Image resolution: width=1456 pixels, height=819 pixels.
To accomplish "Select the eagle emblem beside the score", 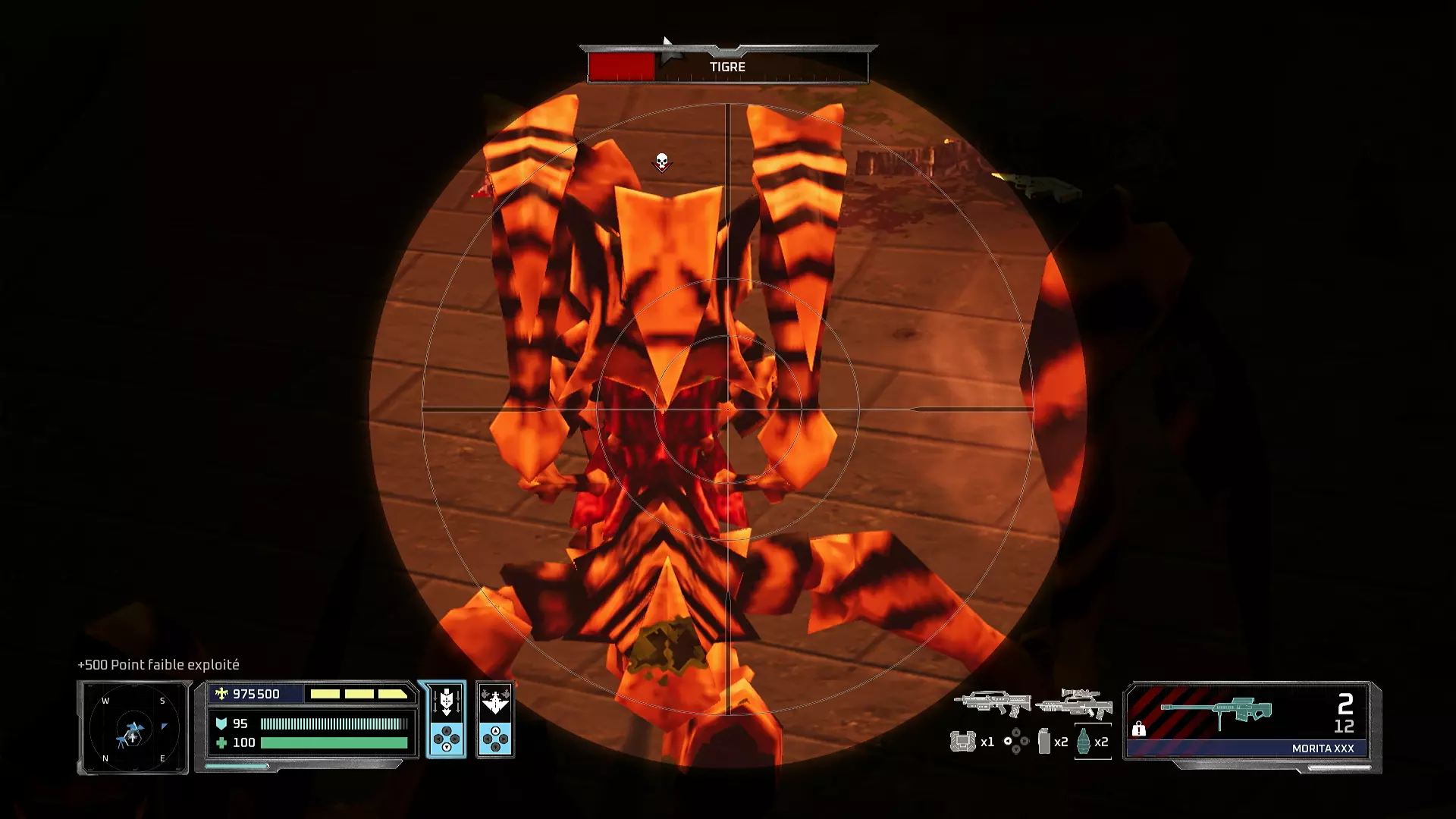I will (x=221, y=694).
